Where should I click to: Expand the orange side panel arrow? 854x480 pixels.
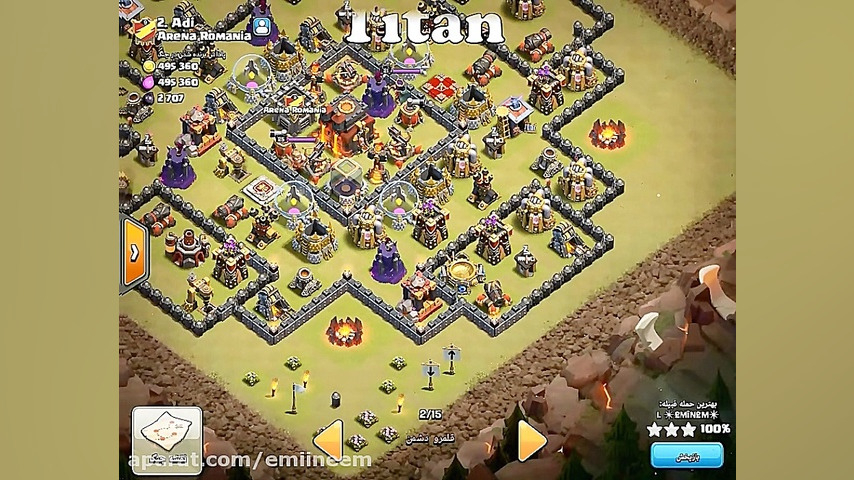point(134,254)
